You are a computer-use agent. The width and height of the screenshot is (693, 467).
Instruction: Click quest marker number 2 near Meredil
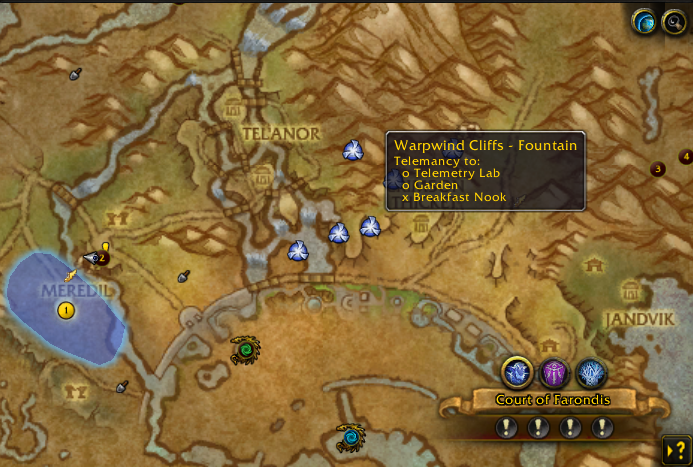tap(101, 258)
